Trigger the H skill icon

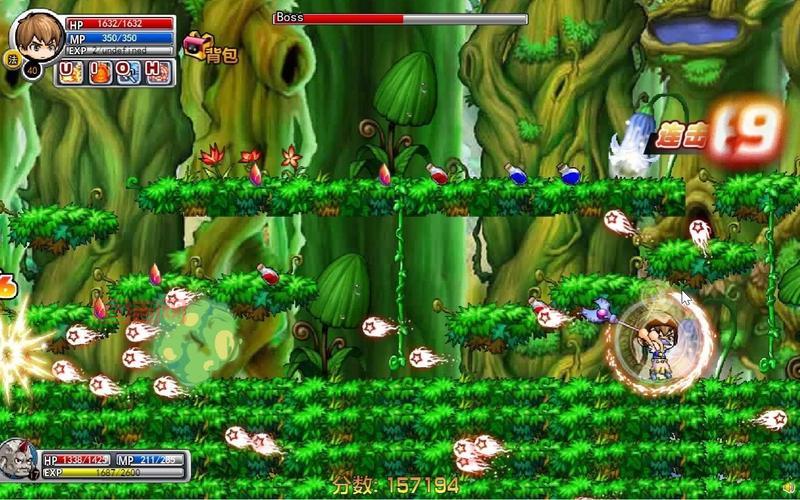point(155,72)
